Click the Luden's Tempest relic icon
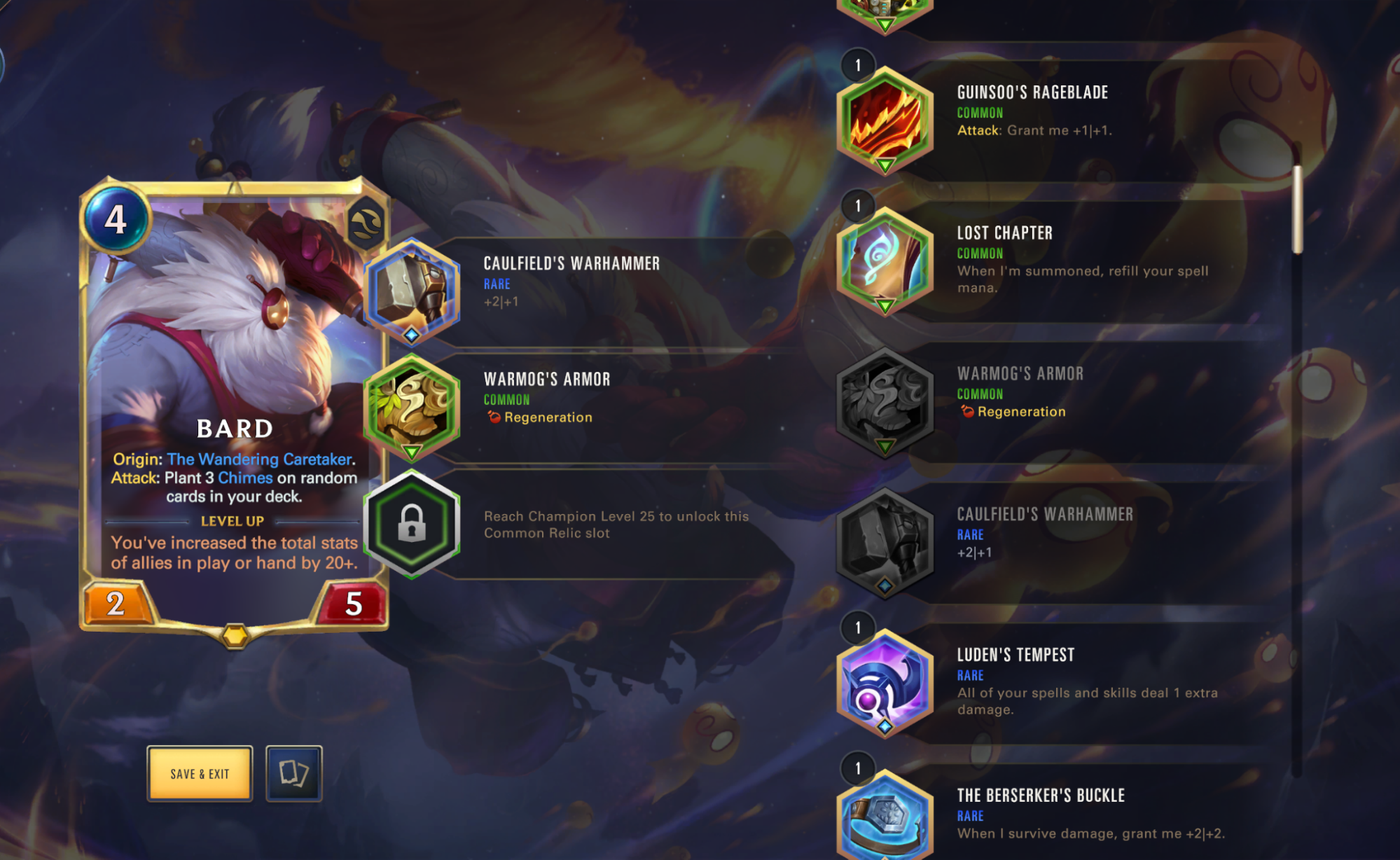The image size is (1400, 860). (x=885, y=684)
